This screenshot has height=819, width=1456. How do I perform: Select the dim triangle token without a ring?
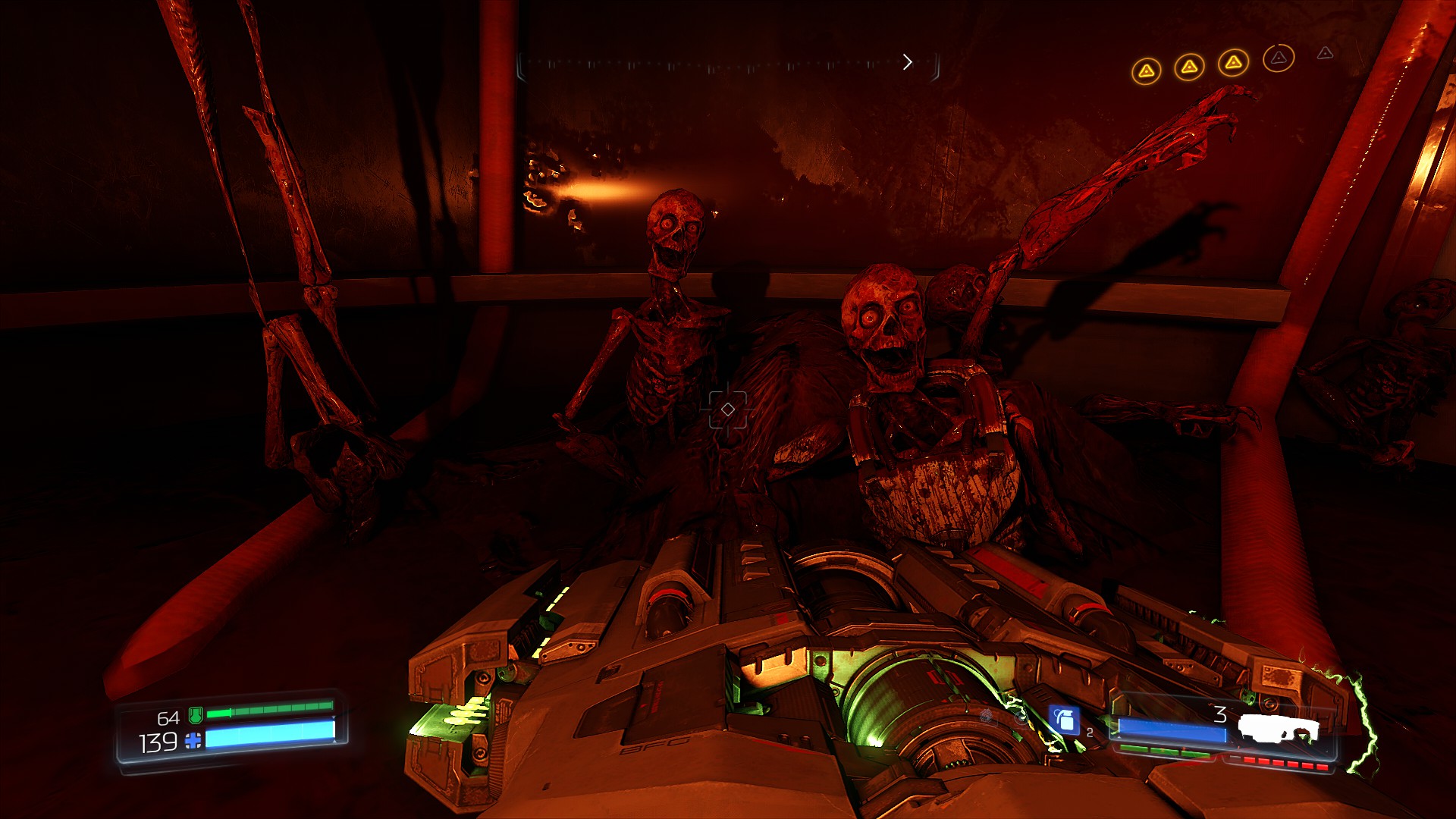click(x=1325, y=53)
